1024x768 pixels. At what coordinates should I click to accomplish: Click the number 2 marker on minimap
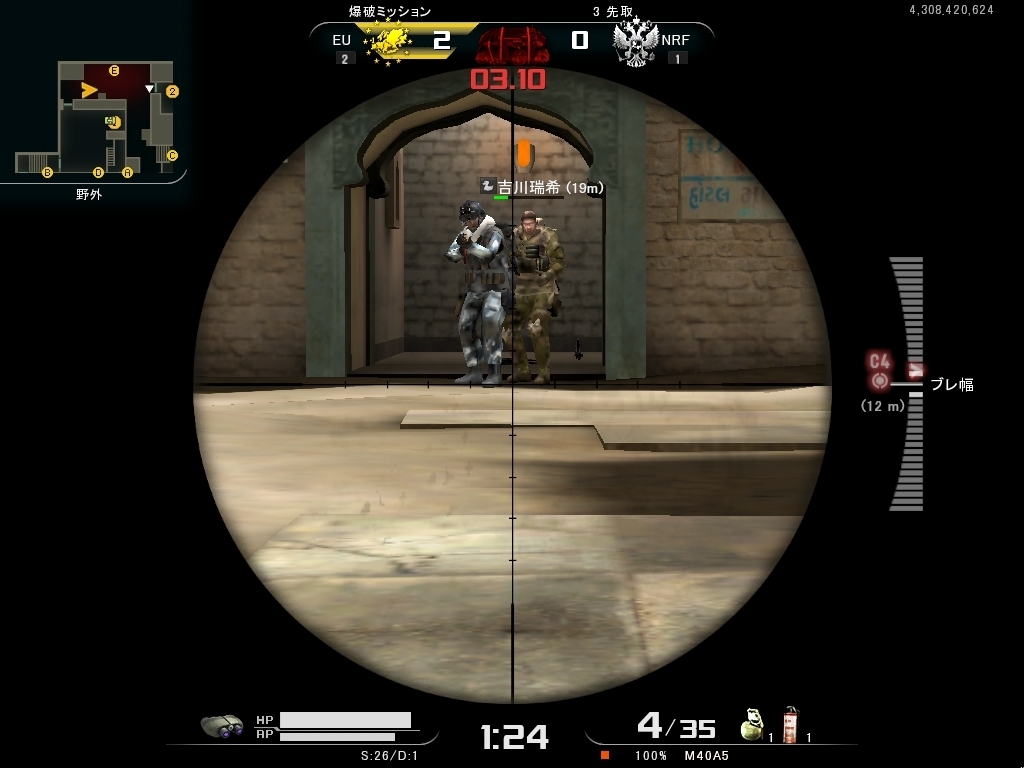pyautogui.click(x=172, y=91)
